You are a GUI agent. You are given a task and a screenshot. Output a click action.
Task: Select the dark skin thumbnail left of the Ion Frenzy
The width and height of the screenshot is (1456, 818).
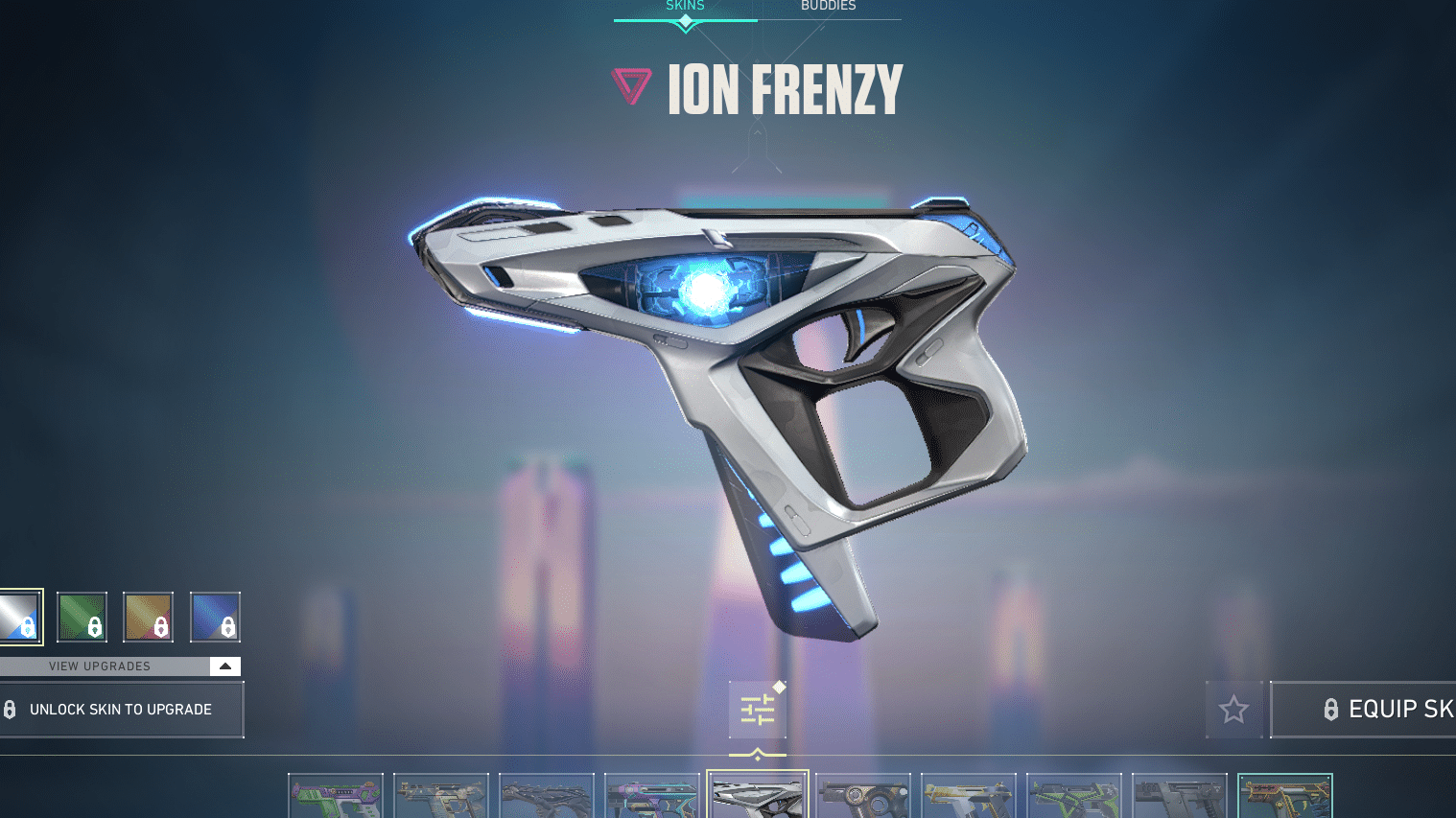[x=651, y=797]
